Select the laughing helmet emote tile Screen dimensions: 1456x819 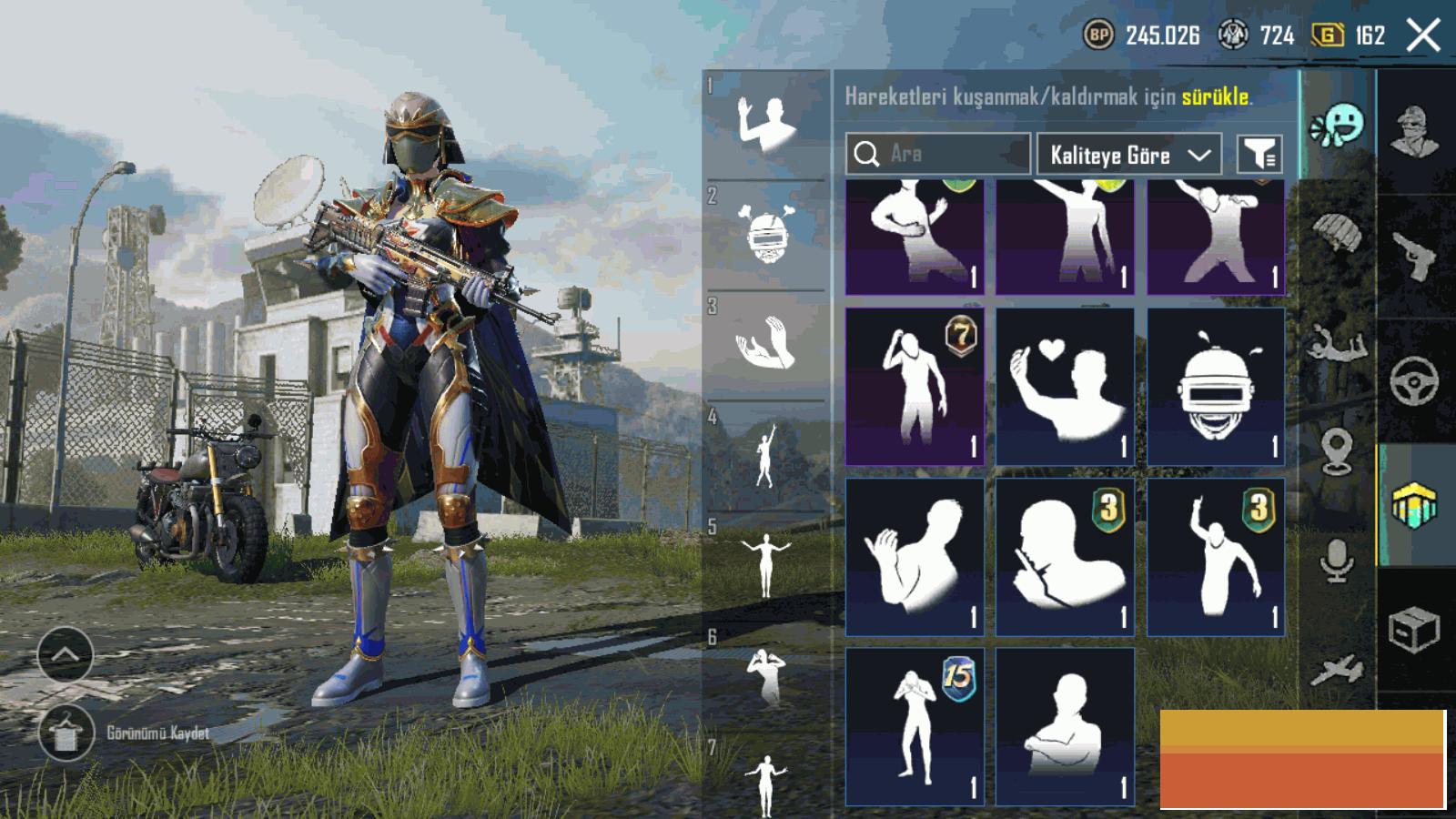[1216, 387]
